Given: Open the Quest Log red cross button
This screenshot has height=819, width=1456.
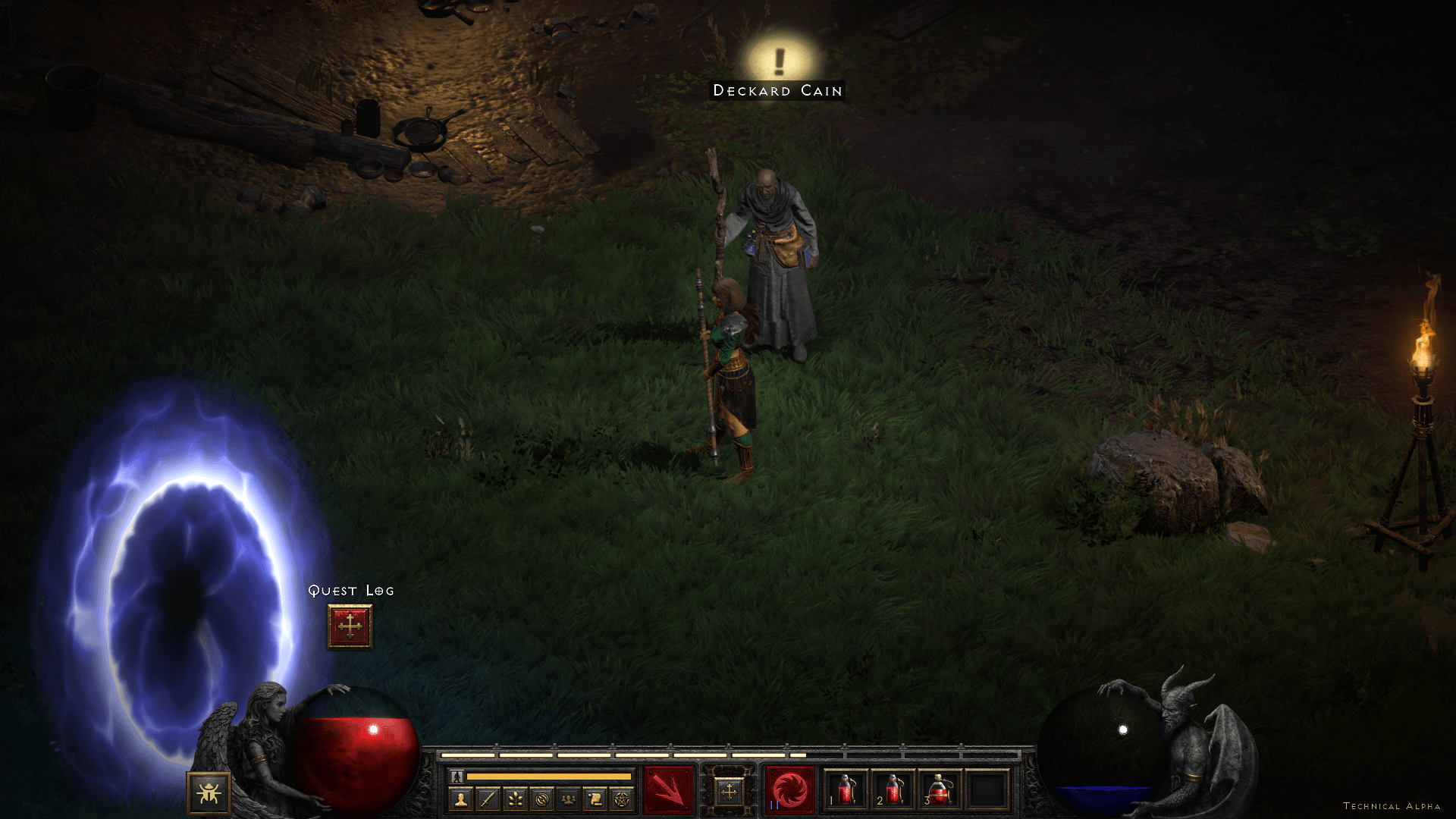Looking at the screenshot, I should (x=350, y=626).
